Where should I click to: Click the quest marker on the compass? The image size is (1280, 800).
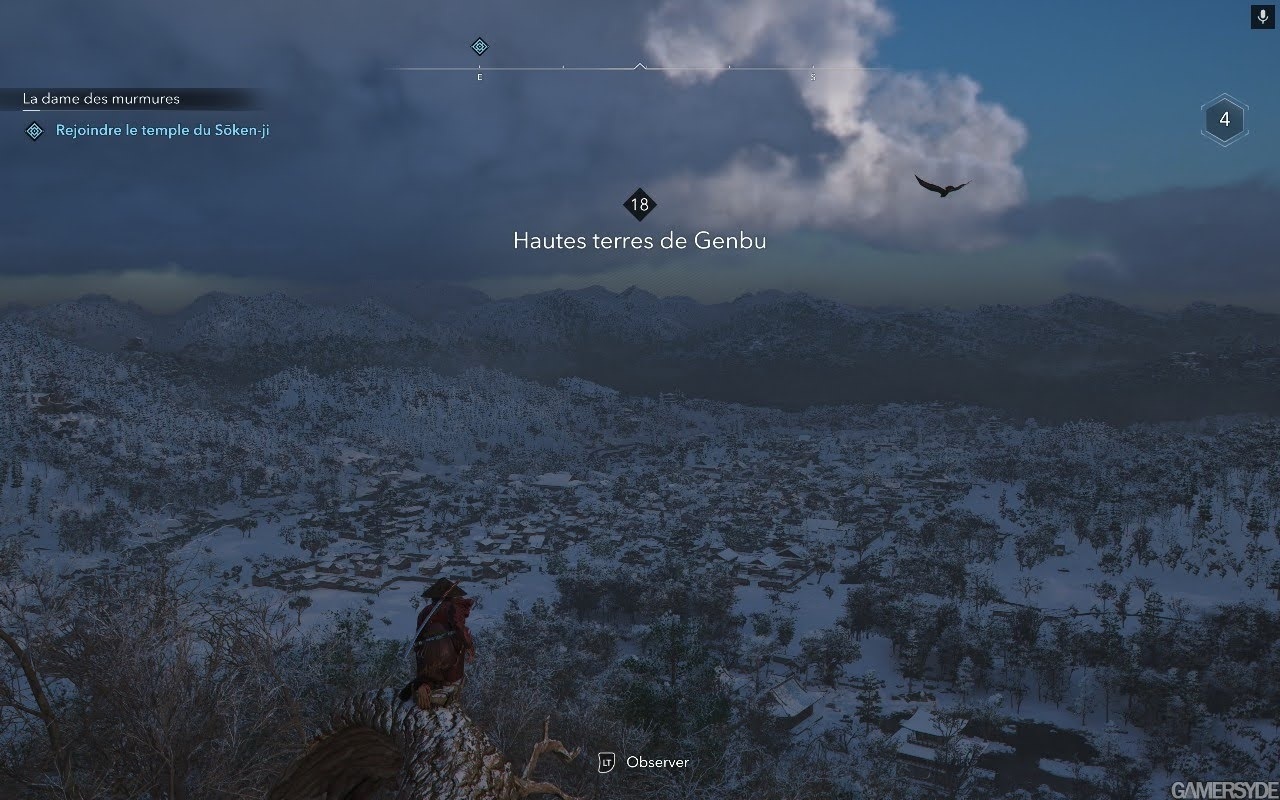tap(479, 46)
